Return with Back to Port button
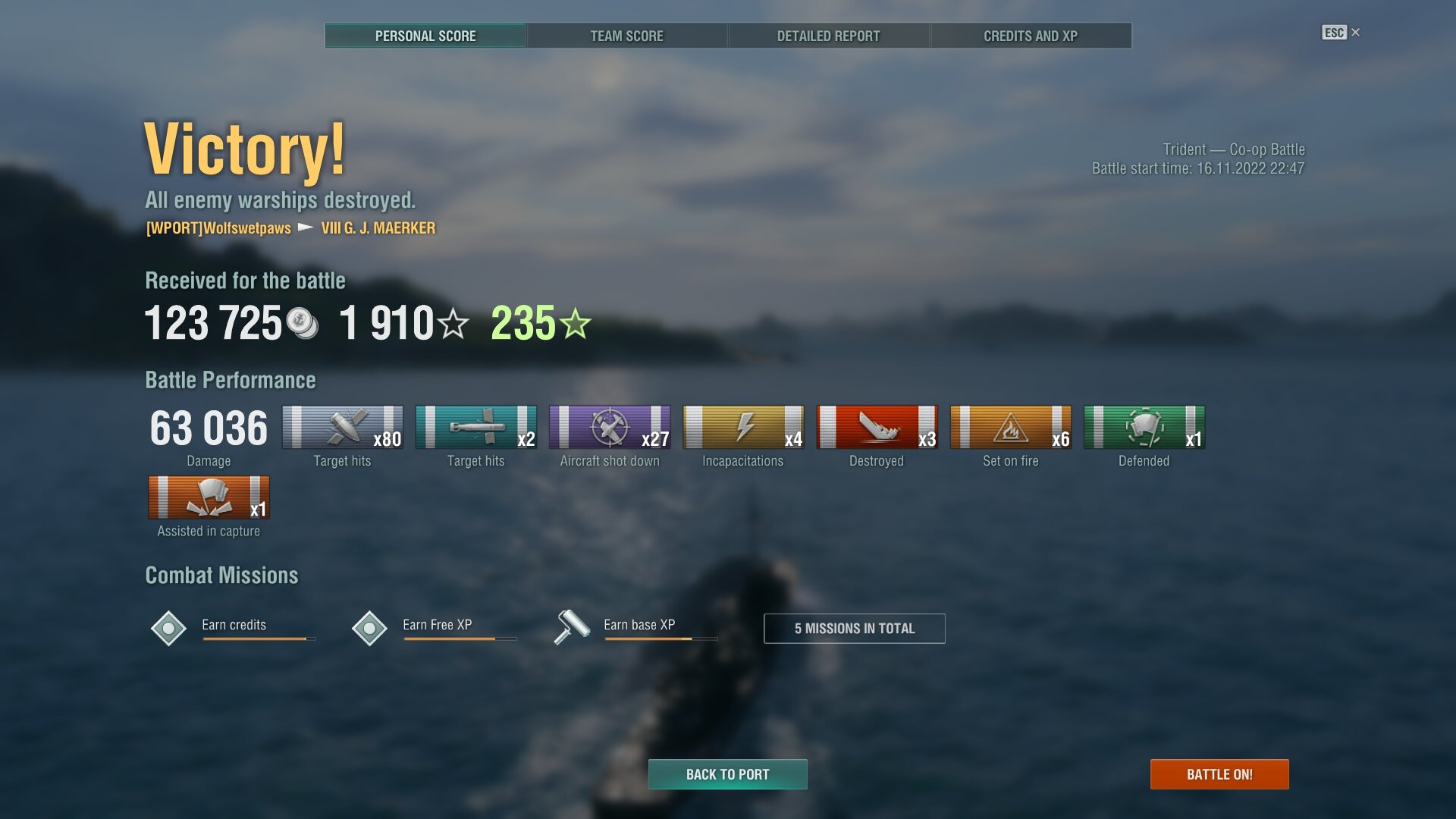Viewport: 1456px width, 819px height. coord(727,774)
